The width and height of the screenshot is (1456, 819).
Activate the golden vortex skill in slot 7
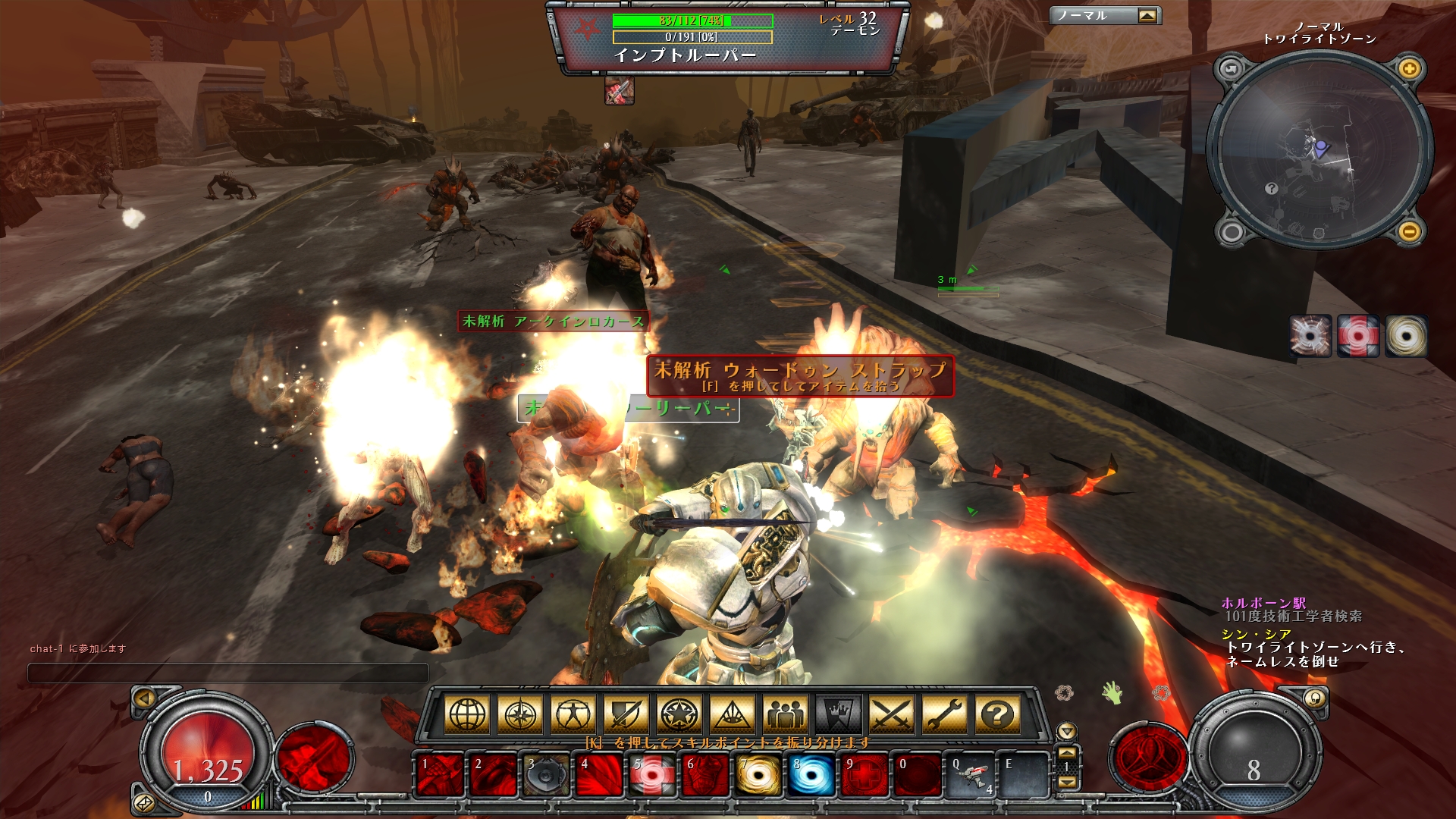(x=758, y=776)
